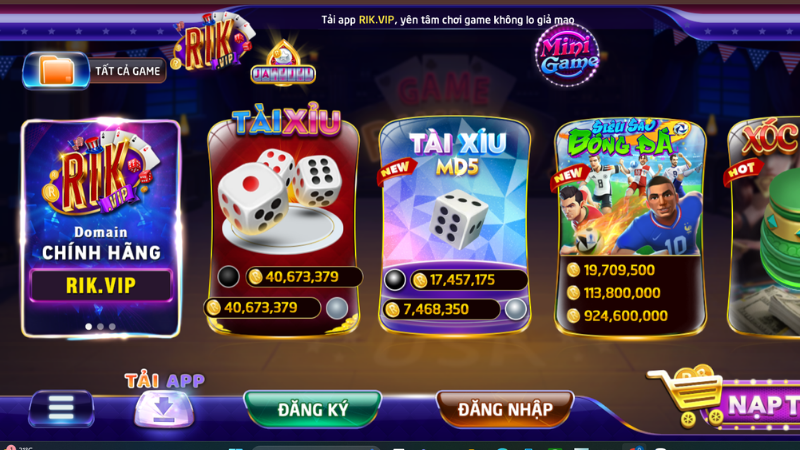Open the Jackpot icon

(x=282, y=64)
